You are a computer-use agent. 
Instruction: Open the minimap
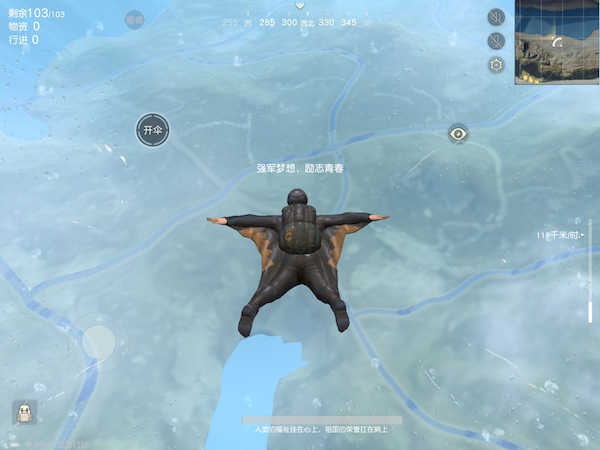(557, 42)
